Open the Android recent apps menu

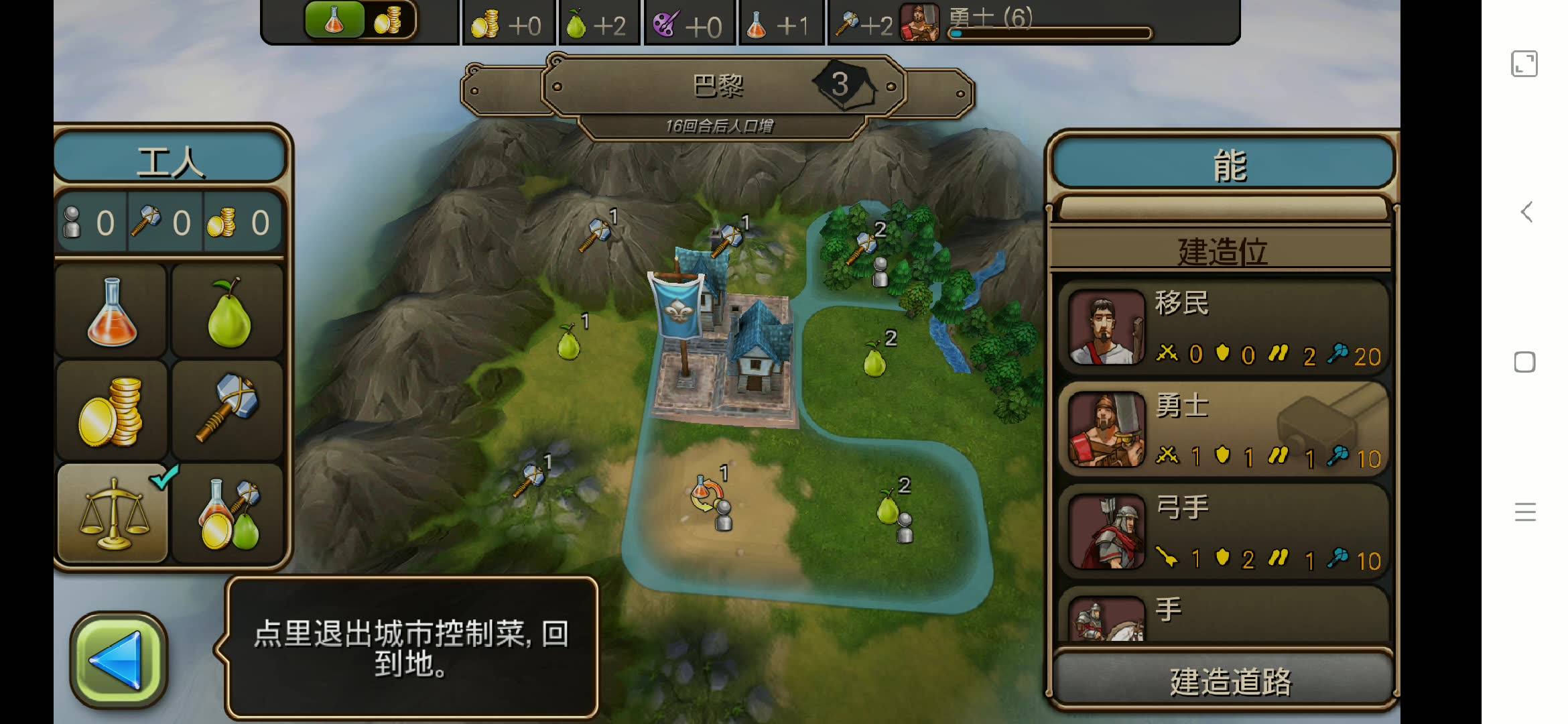[1524, 512]
